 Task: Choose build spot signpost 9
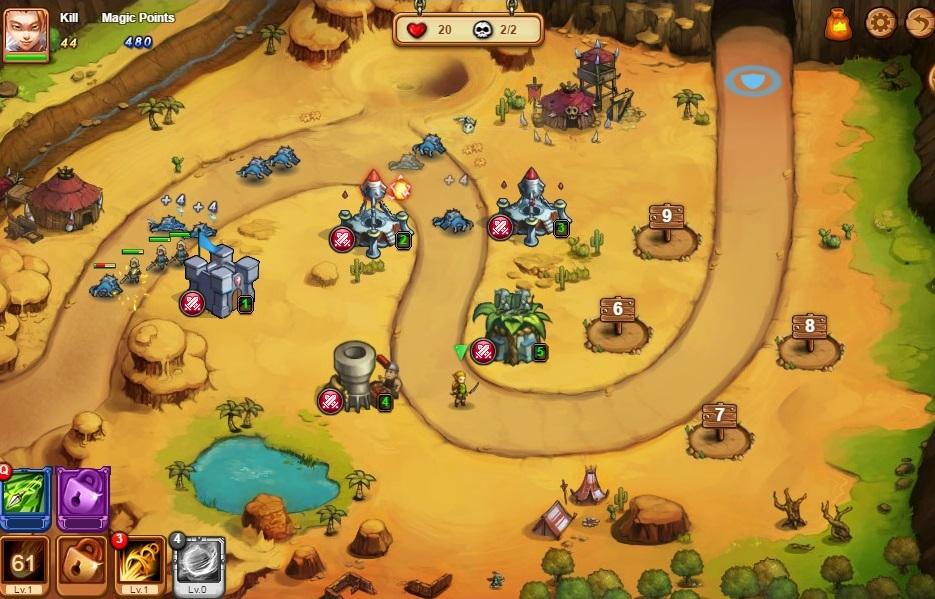point(666,224)
